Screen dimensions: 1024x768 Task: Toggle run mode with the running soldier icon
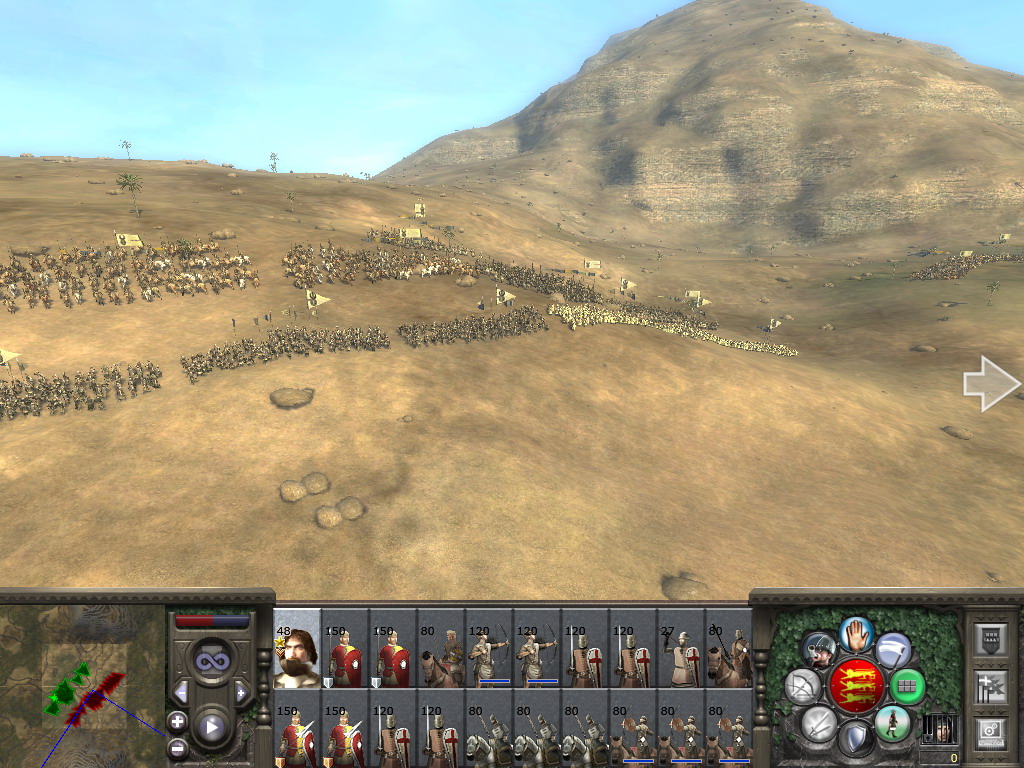tap(892, 722)
